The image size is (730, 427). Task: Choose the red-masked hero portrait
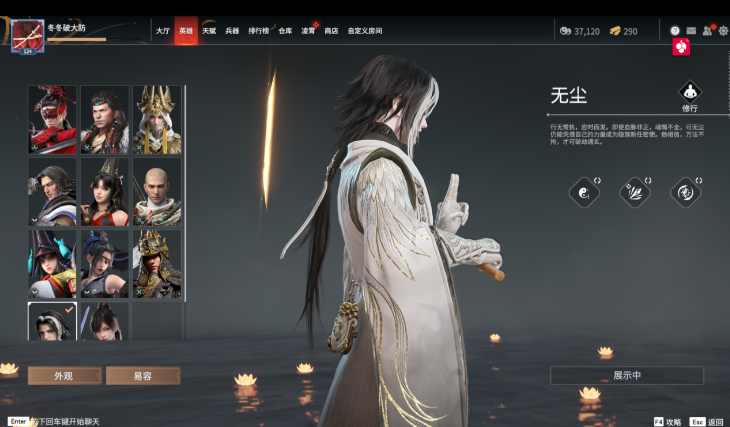52,119
